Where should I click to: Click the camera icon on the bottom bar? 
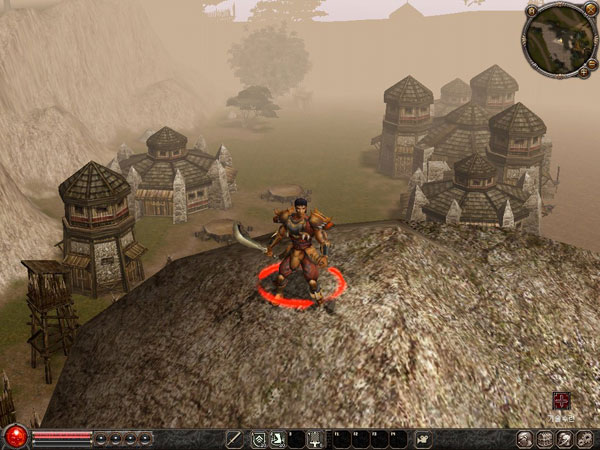[x=423, y=438]
